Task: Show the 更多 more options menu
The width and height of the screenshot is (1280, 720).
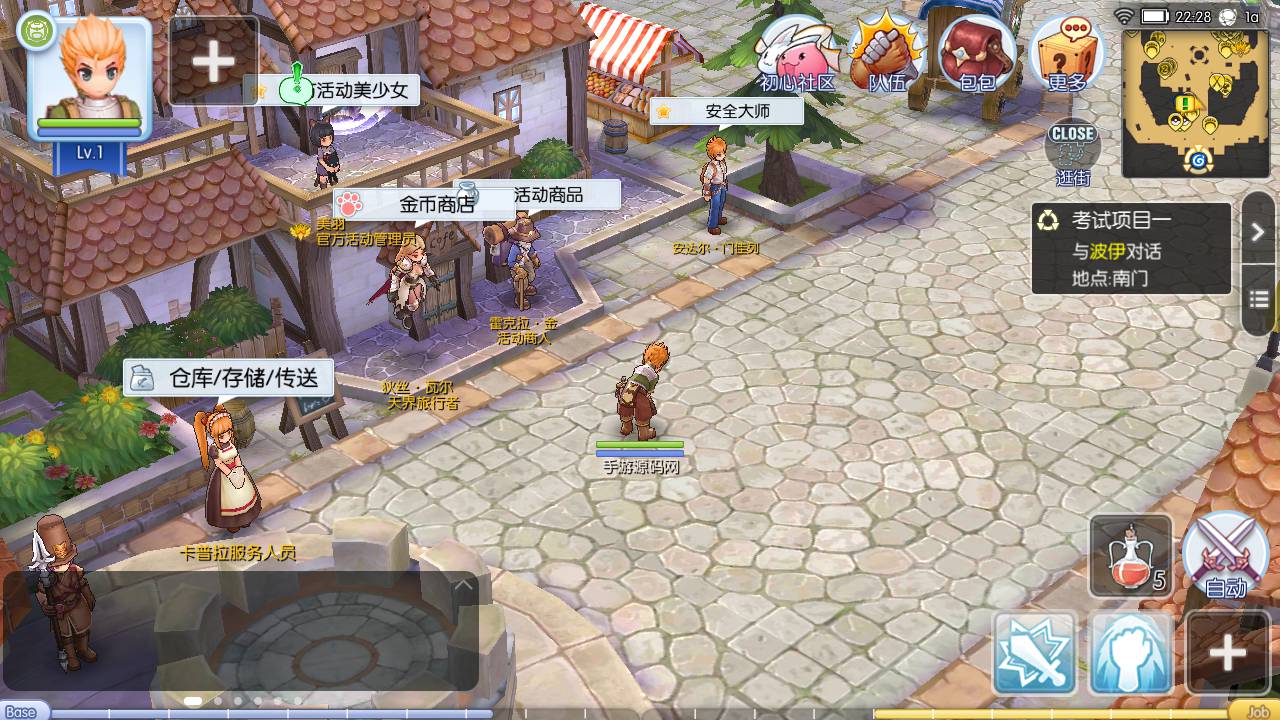Action: [x=1066, y=55]
